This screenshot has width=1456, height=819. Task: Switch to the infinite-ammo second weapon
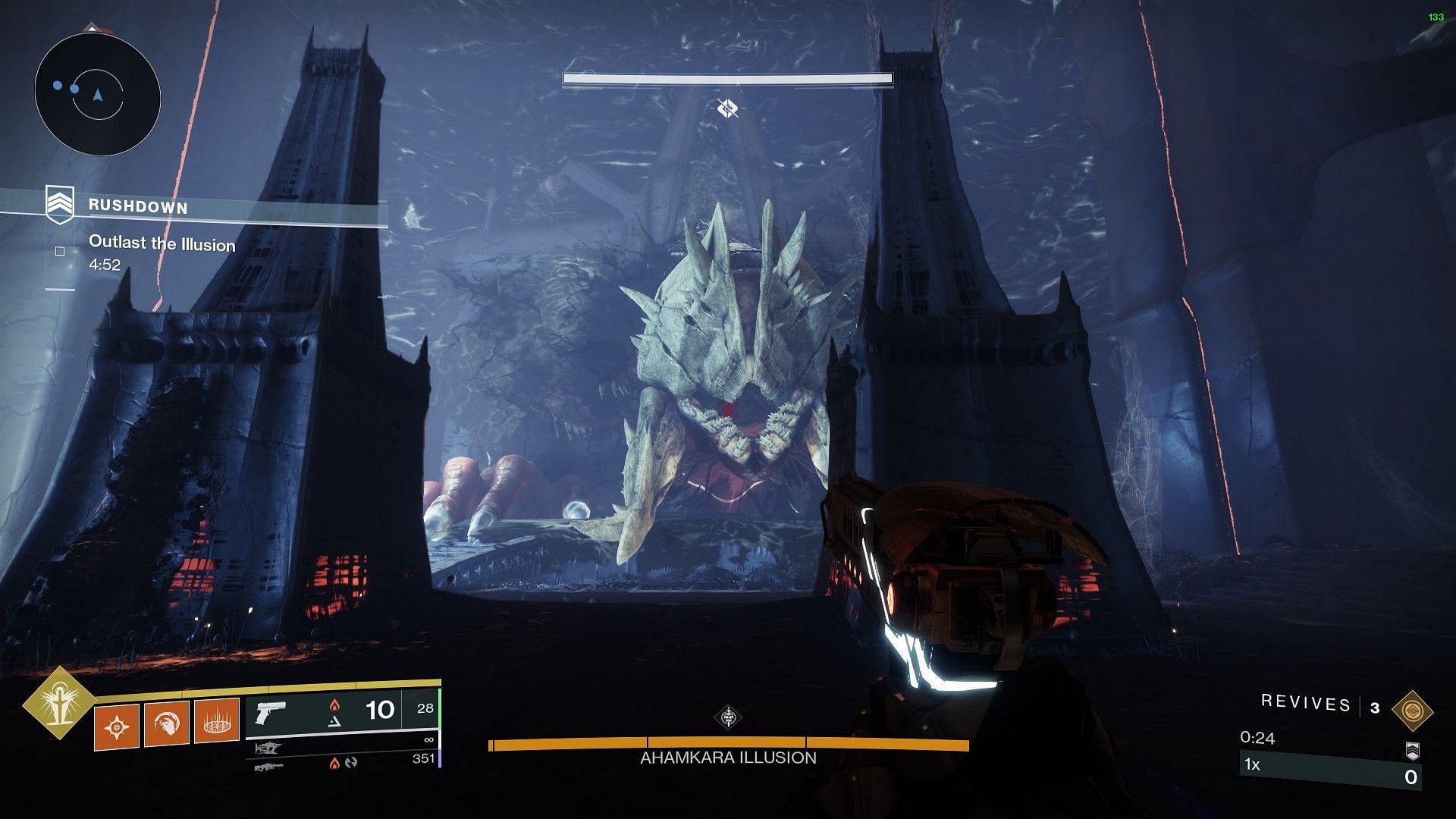(269, 748)
